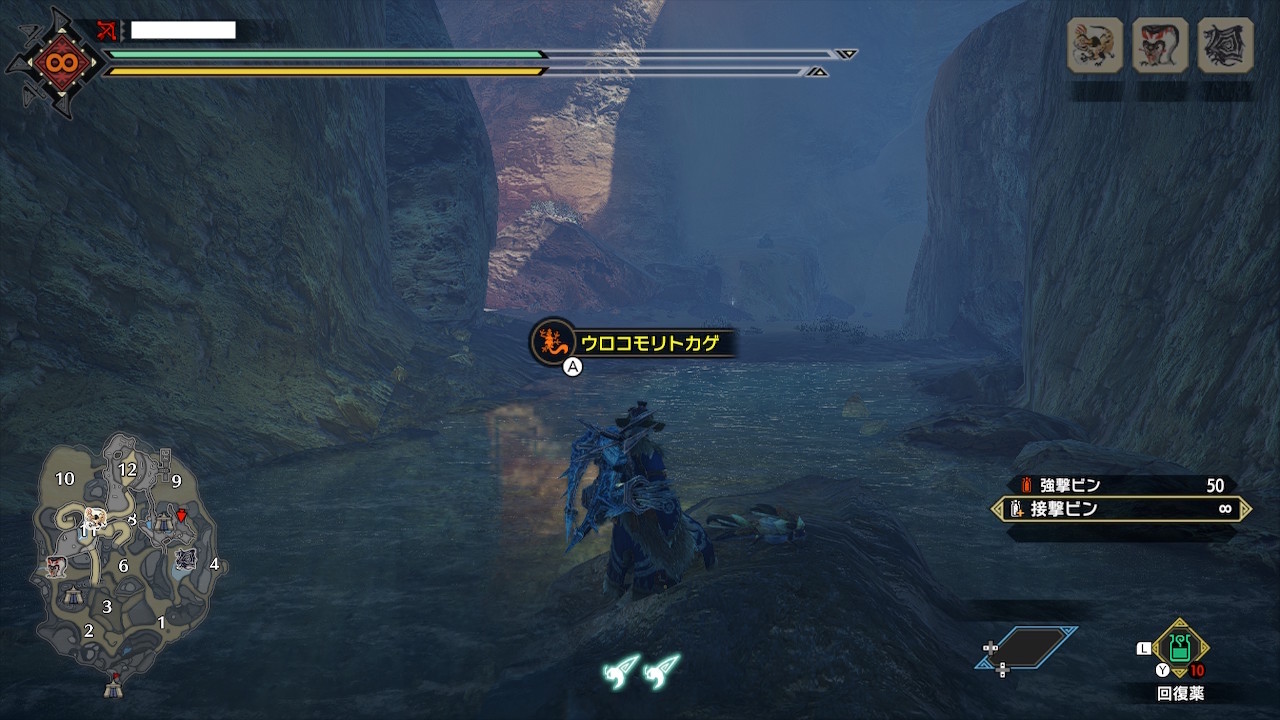This screenshot has width=1280, height=720.
Task: Open the empty action bar panel
Action: (x=1027, y=648)
